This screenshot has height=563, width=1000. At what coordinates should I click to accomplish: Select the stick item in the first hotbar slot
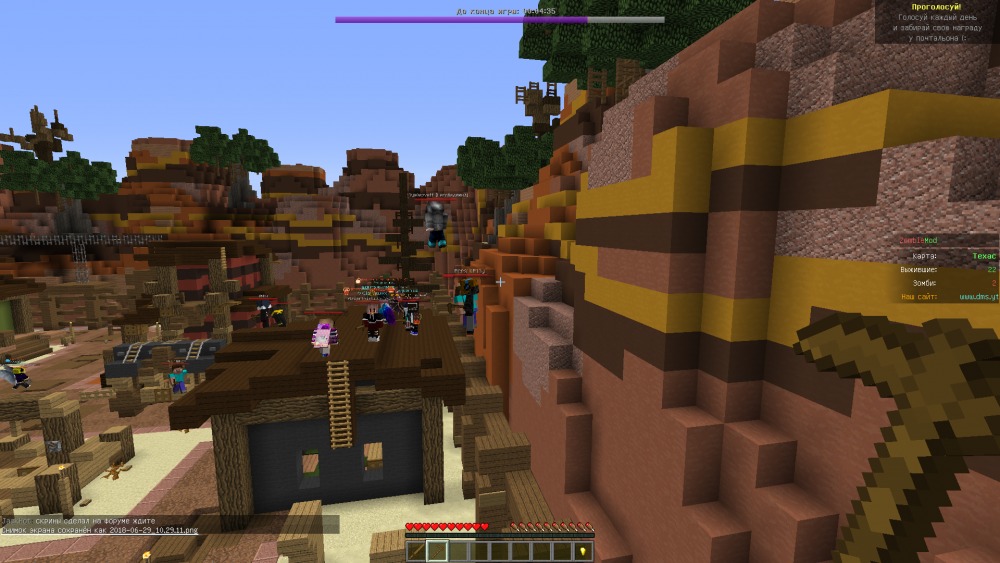click(415, 551)
